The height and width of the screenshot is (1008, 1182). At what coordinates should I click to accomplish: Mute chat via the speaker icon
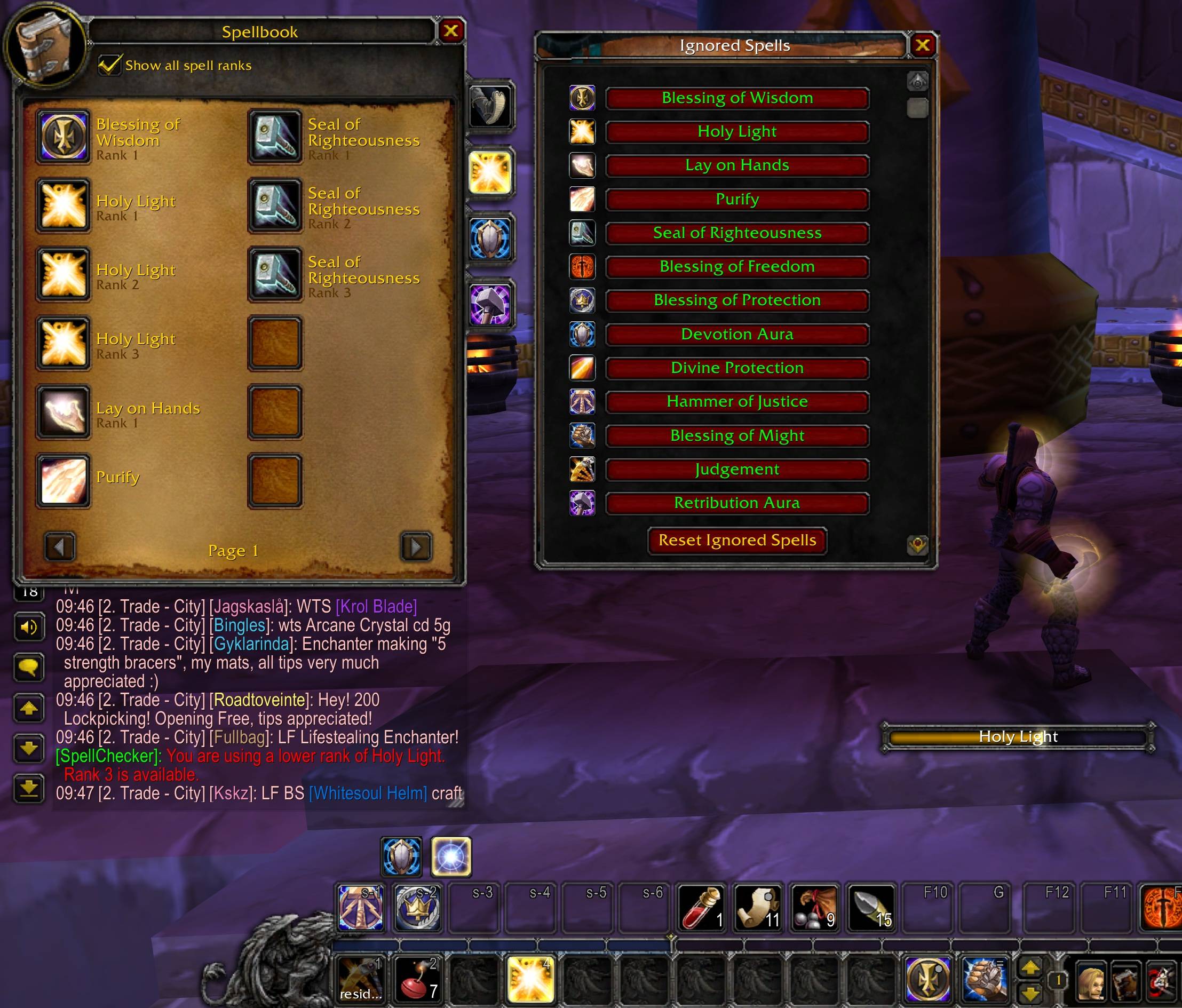pos(30,627)
